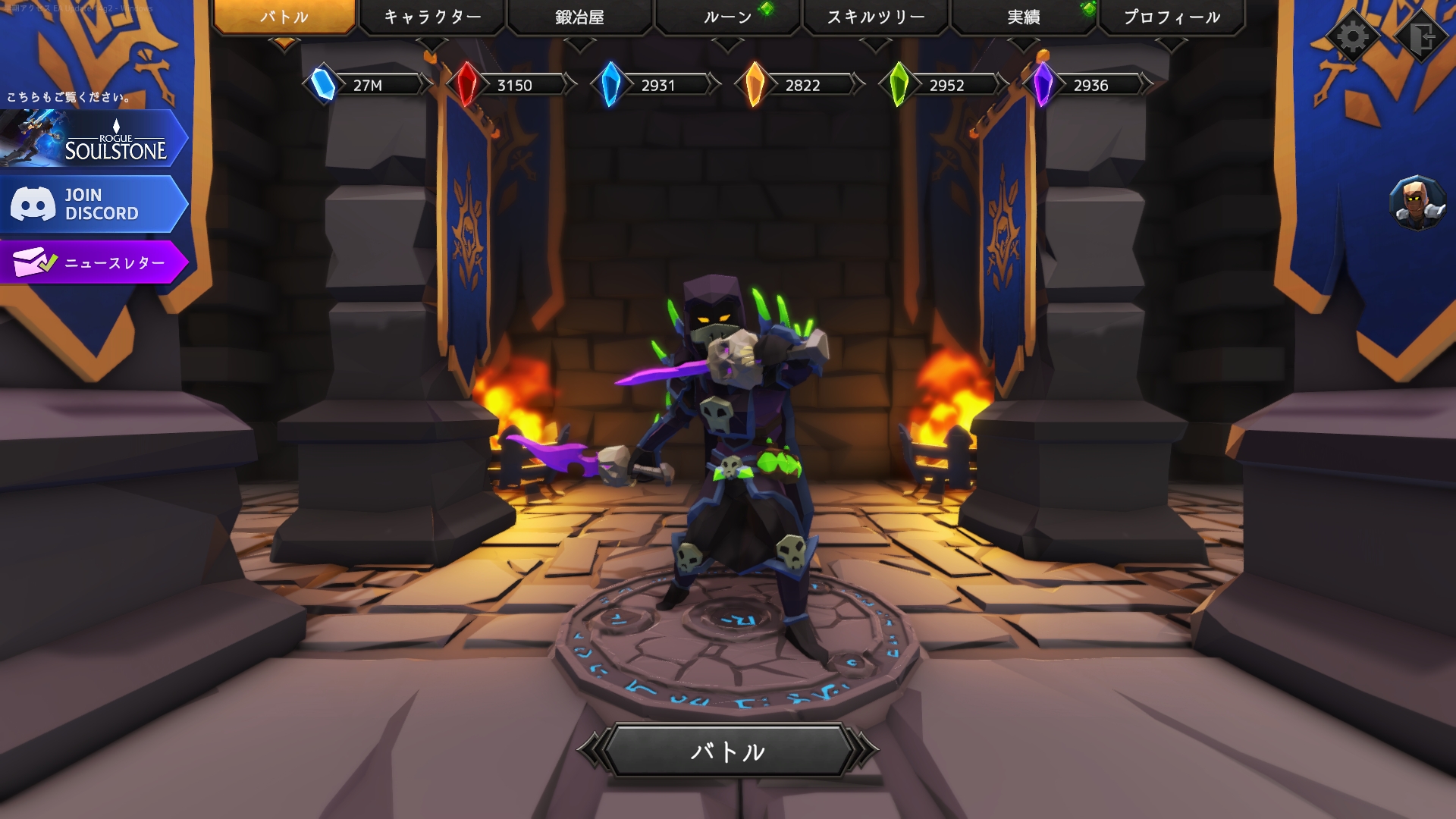The image size is (1456, 819).
Task: Click the green crystal currency icon
Action: click(898, 85)
